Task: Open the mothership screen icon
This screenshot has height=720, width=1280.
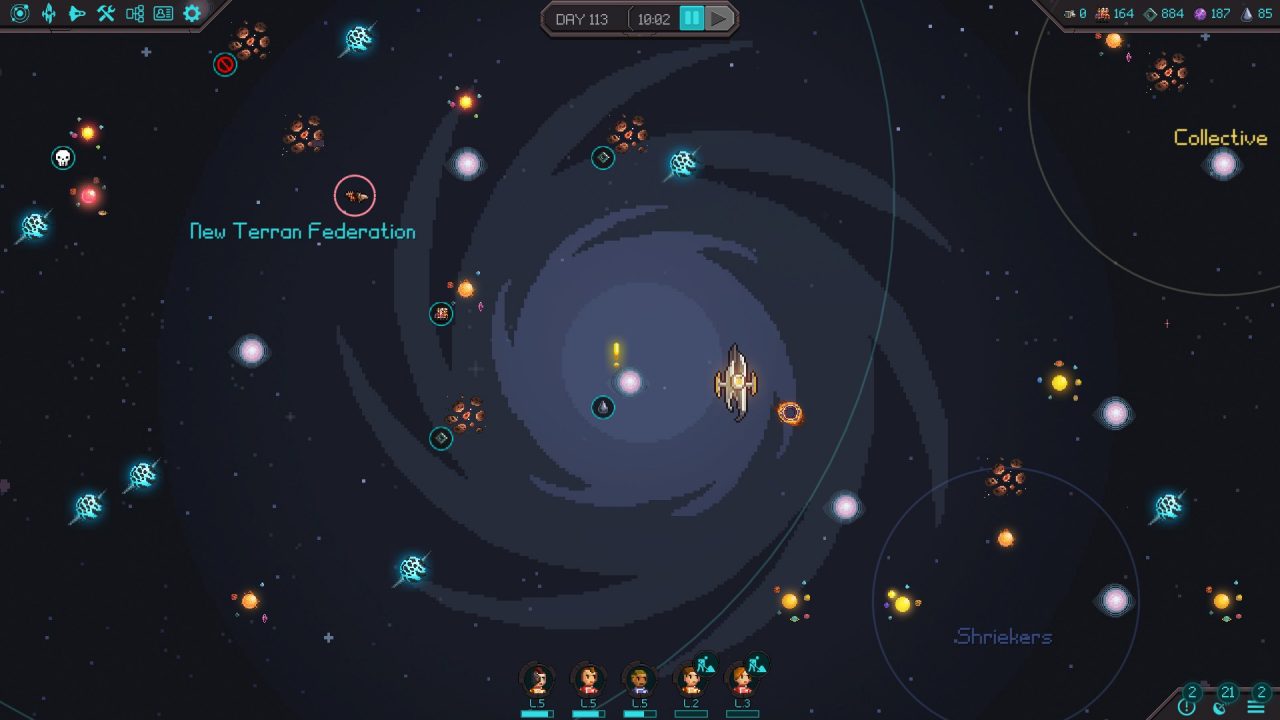Action: (x=49, y=13)
